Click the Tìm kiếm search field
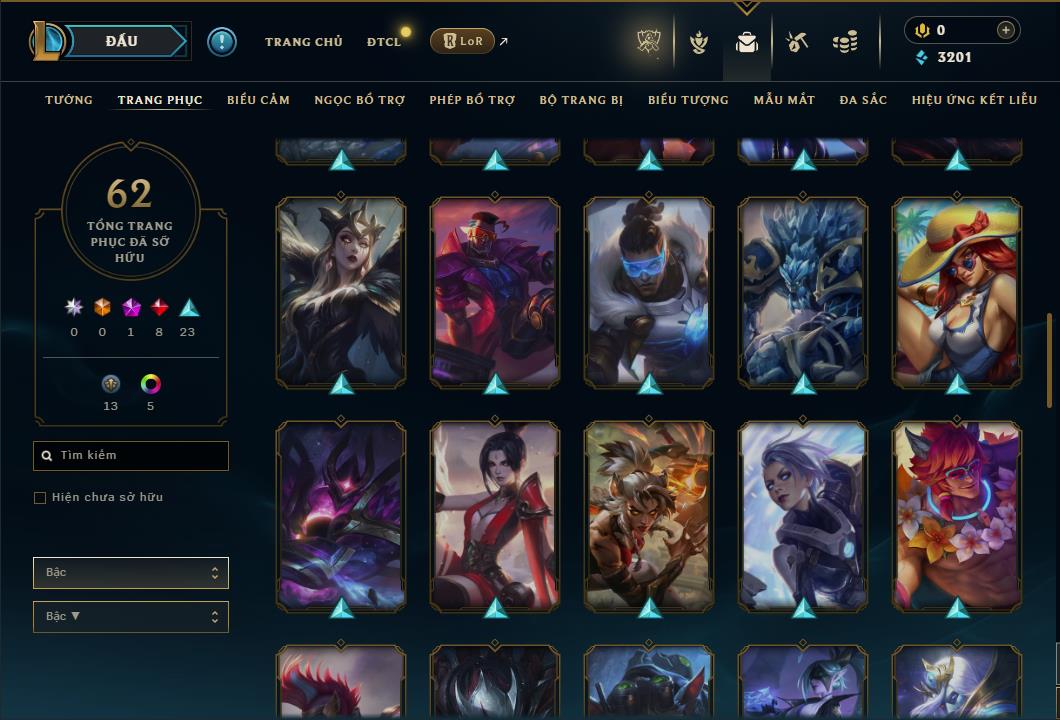This screenshot has width=1060, height=720. 131,456
